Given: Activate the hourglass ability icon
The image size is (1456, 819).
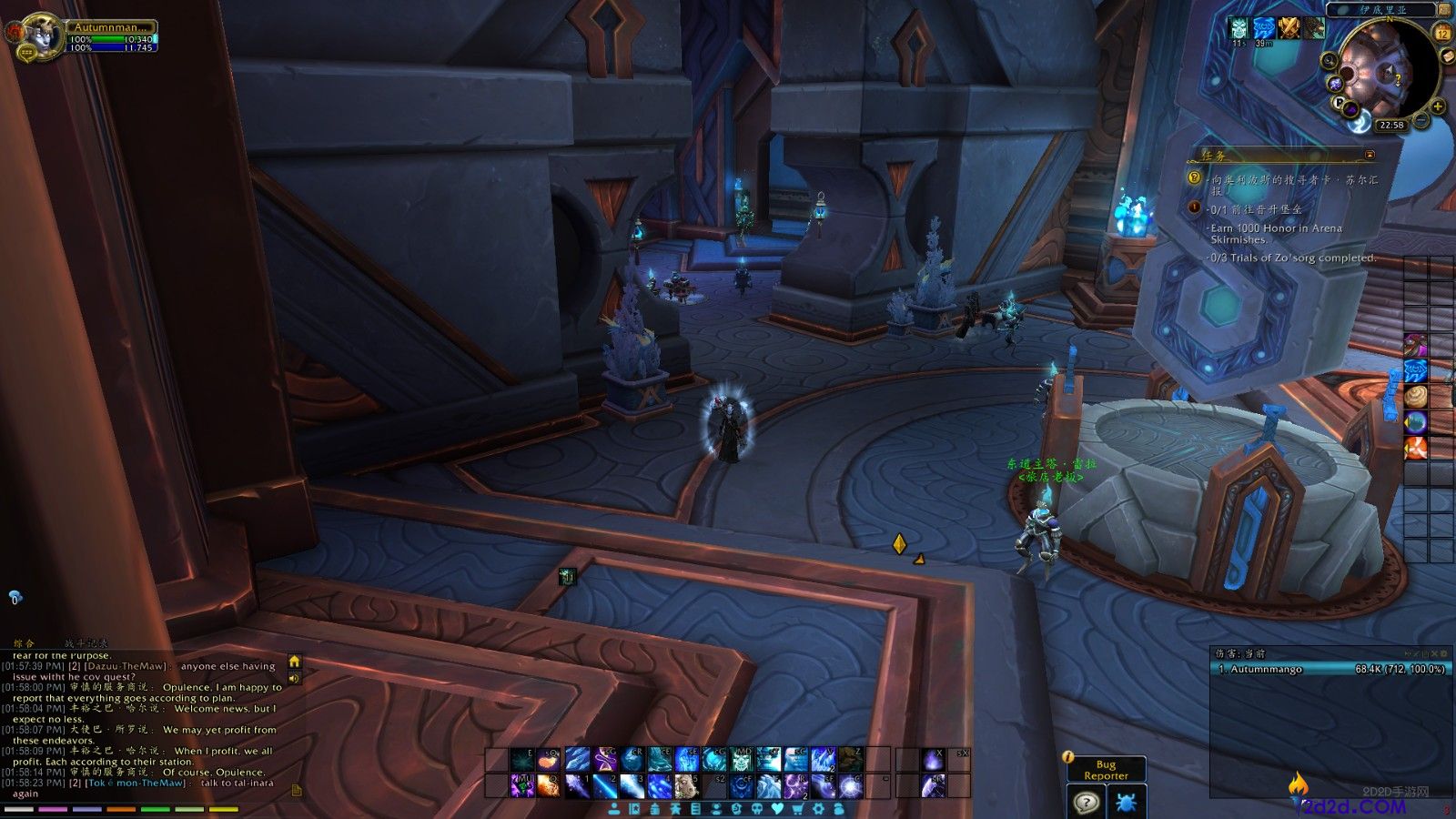Looking at the screenshot, I should coord(605,759).
